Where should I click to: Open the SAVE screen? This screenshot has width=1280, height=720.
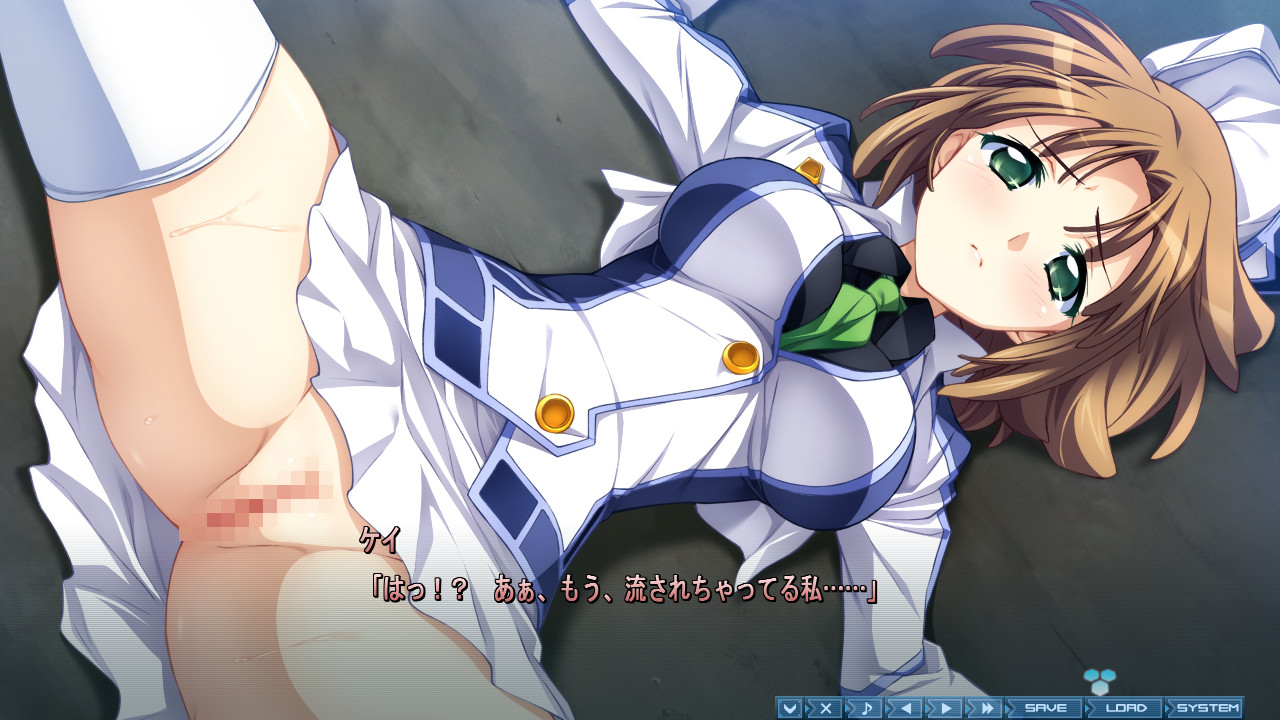tap(1044, 707)
